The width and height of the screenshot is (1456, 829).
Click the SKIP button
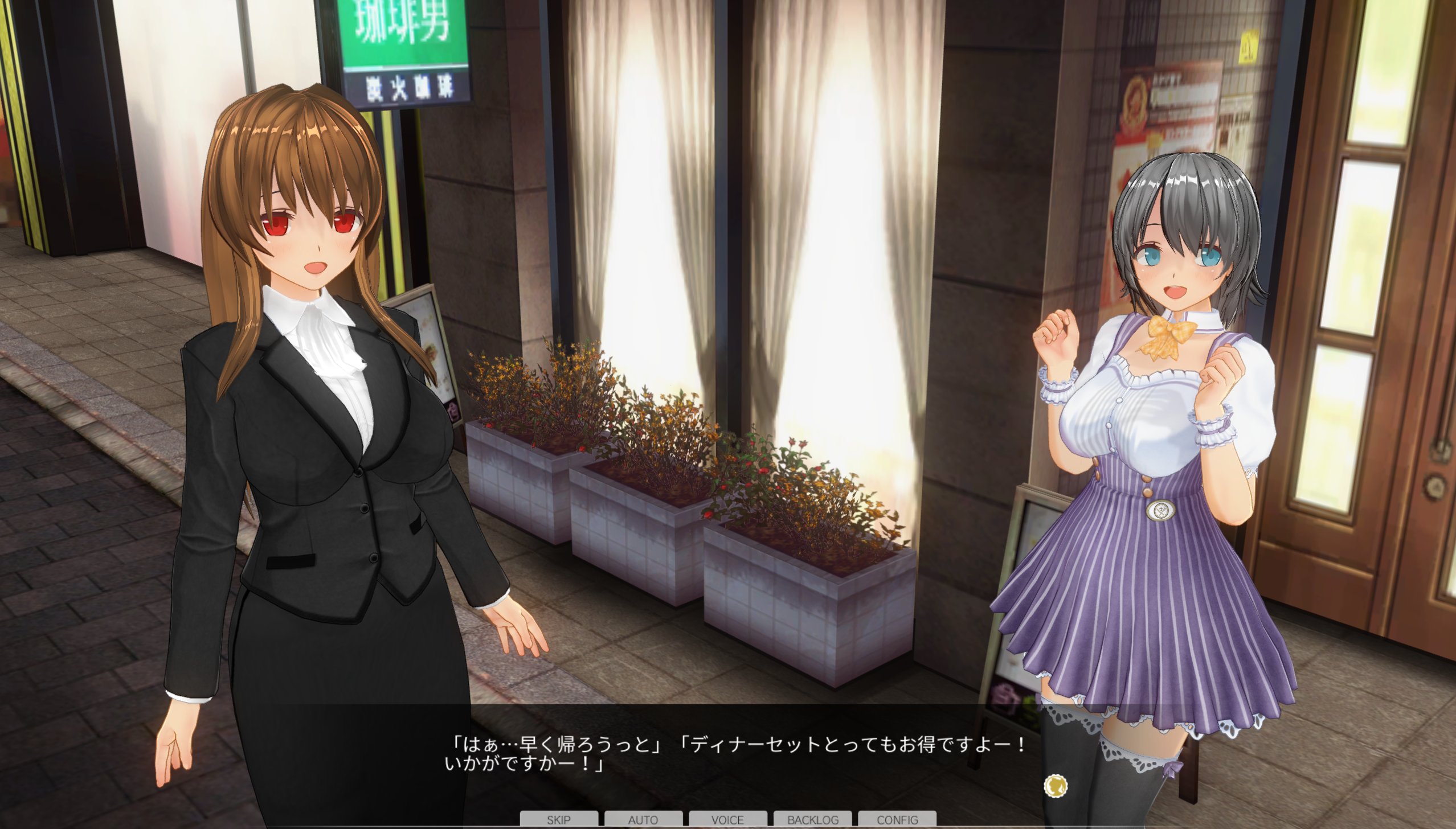[558, 819]
